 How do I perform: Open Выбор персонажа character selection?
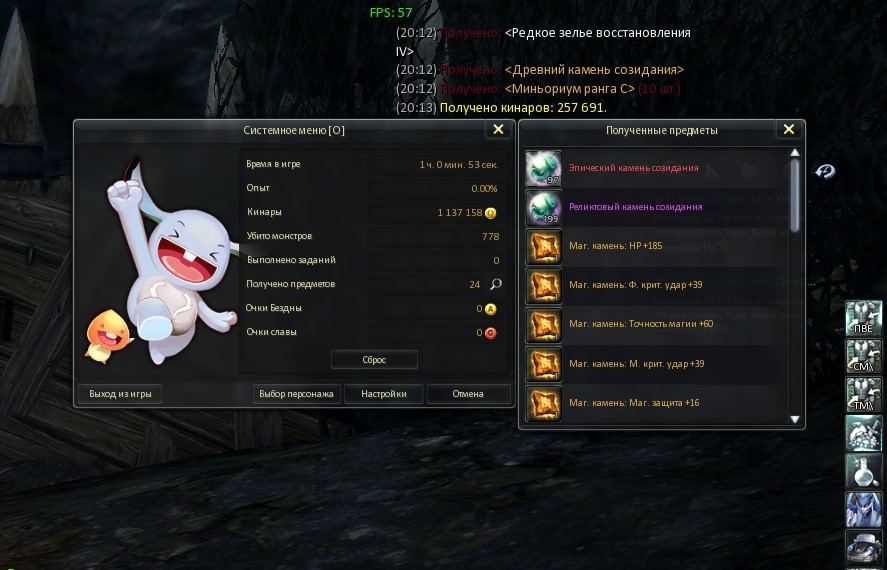point(298,394)
